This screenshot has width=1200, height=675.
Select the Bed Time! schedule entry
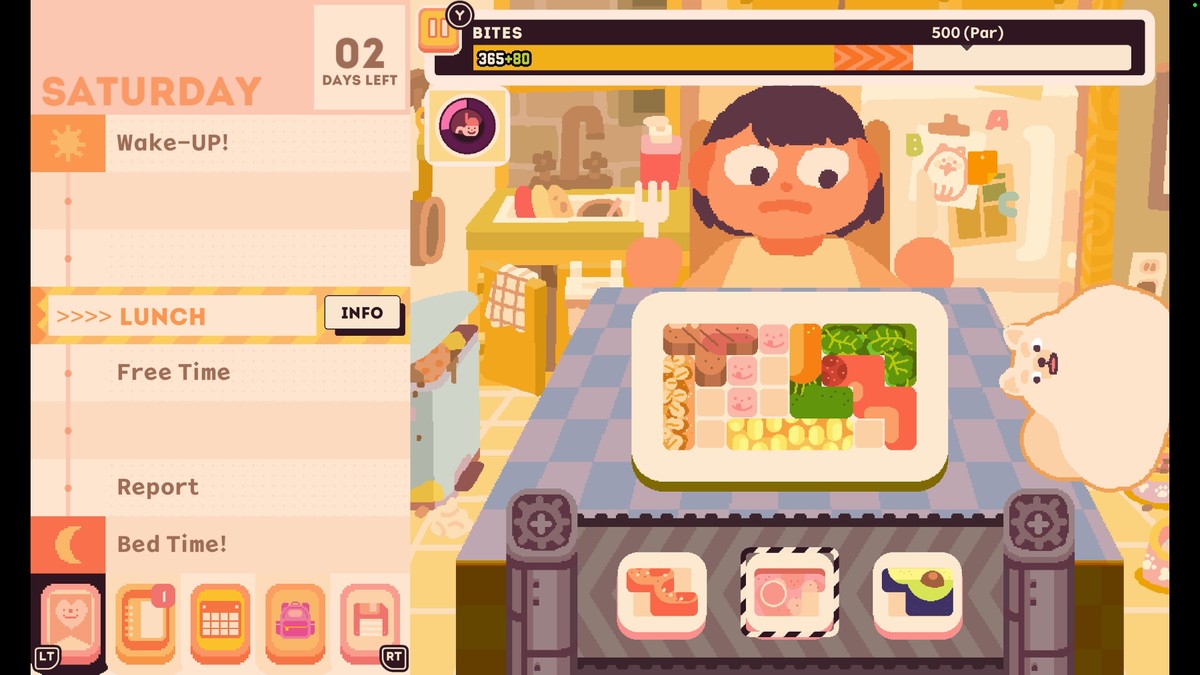(x=172, y=544)
